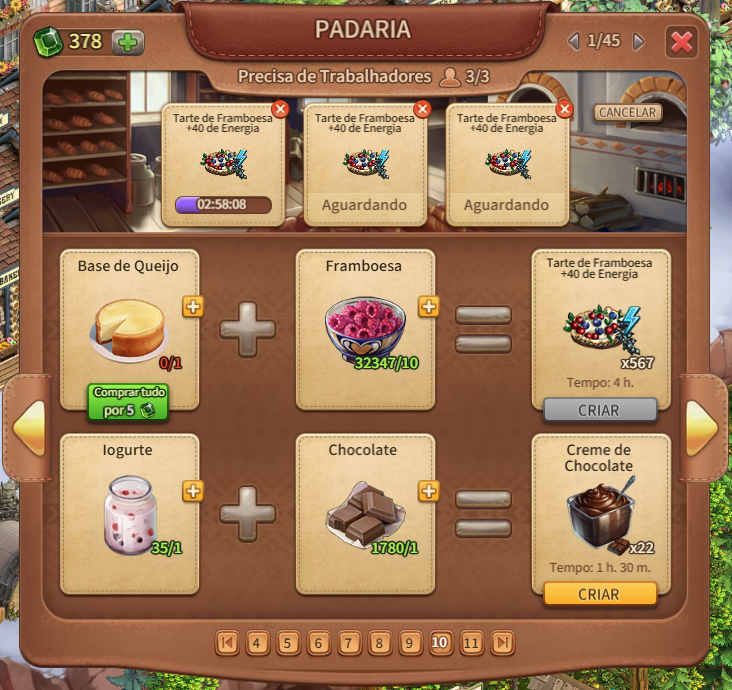Go to the next recipe page arrow
Screen dimensions: 732x690
701,428
